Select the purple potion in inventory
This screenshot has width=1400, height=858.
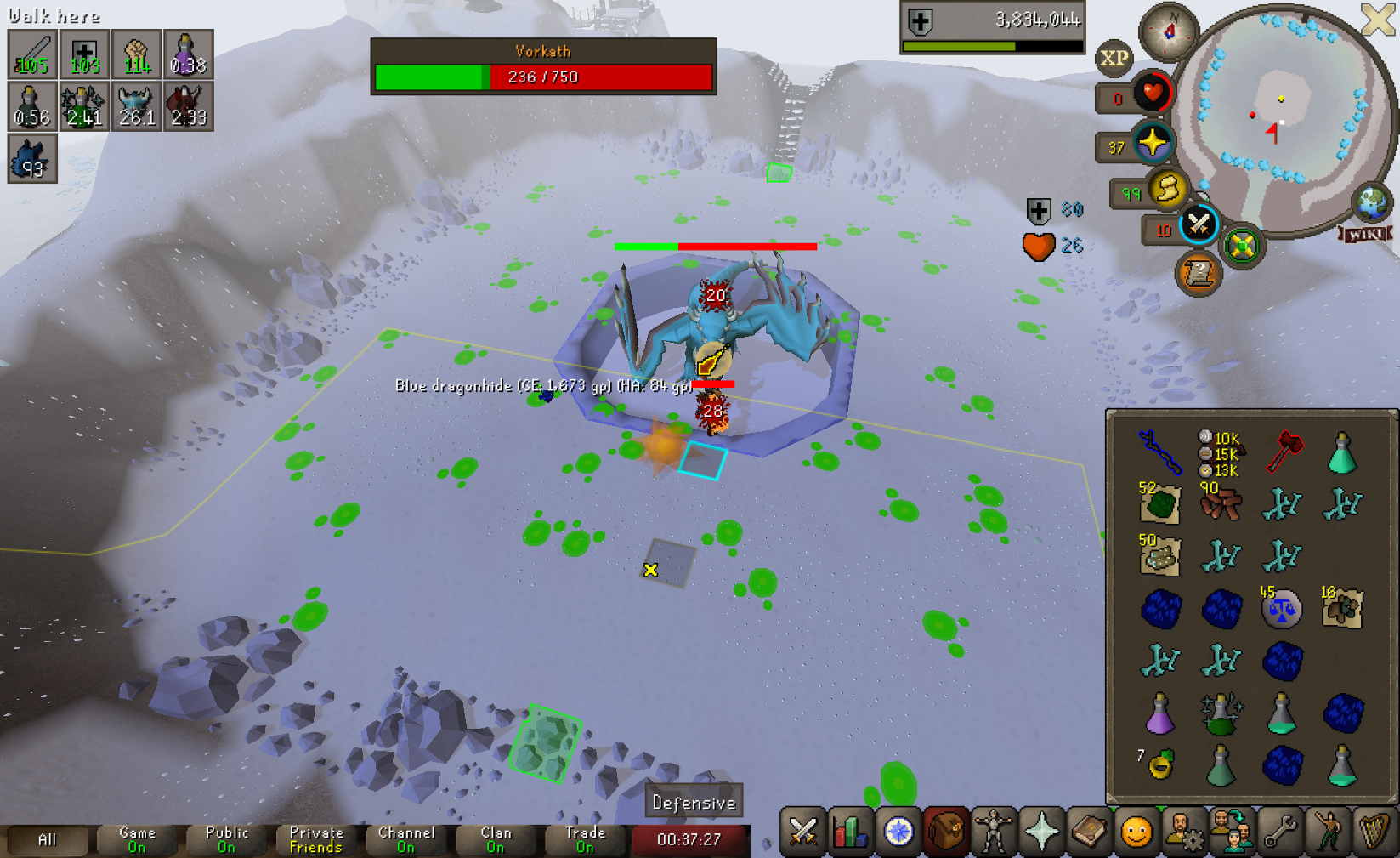(x=1159, y=713)
